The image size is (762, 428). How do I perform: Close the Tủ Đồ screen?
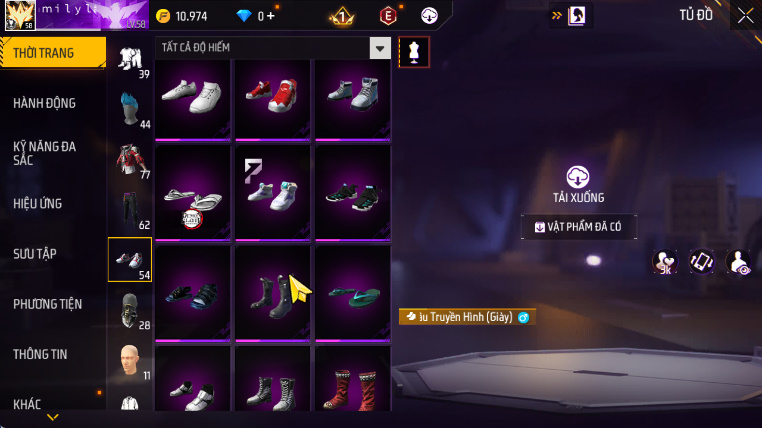click(x=745, y=15)
